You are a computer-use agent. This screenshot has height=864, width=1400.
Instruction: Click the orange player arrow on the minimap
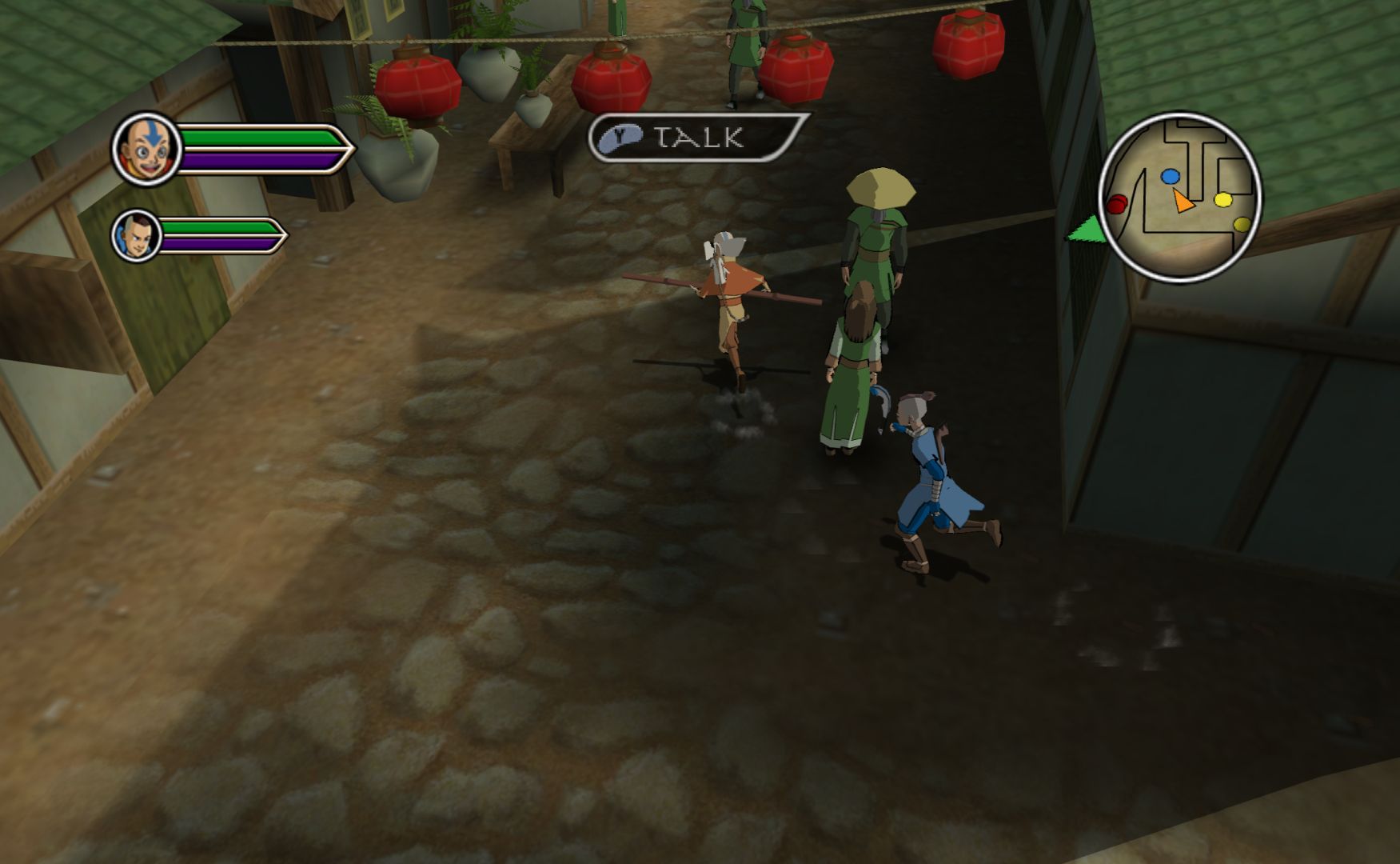(1183, 201)
